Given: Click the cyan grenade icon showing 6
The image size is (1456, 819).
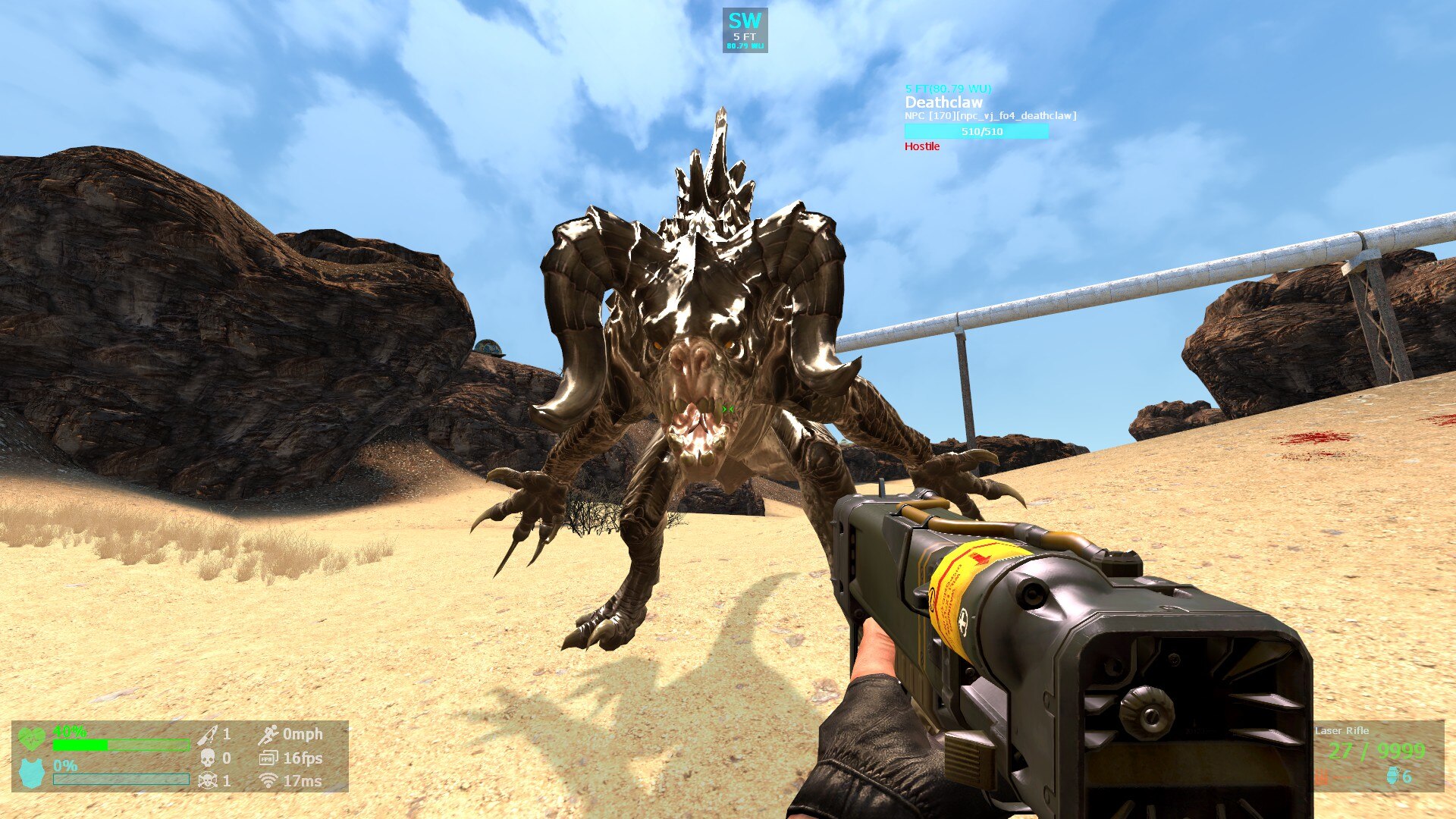Looking at the screenshot, I should (x=1393, y=777).
